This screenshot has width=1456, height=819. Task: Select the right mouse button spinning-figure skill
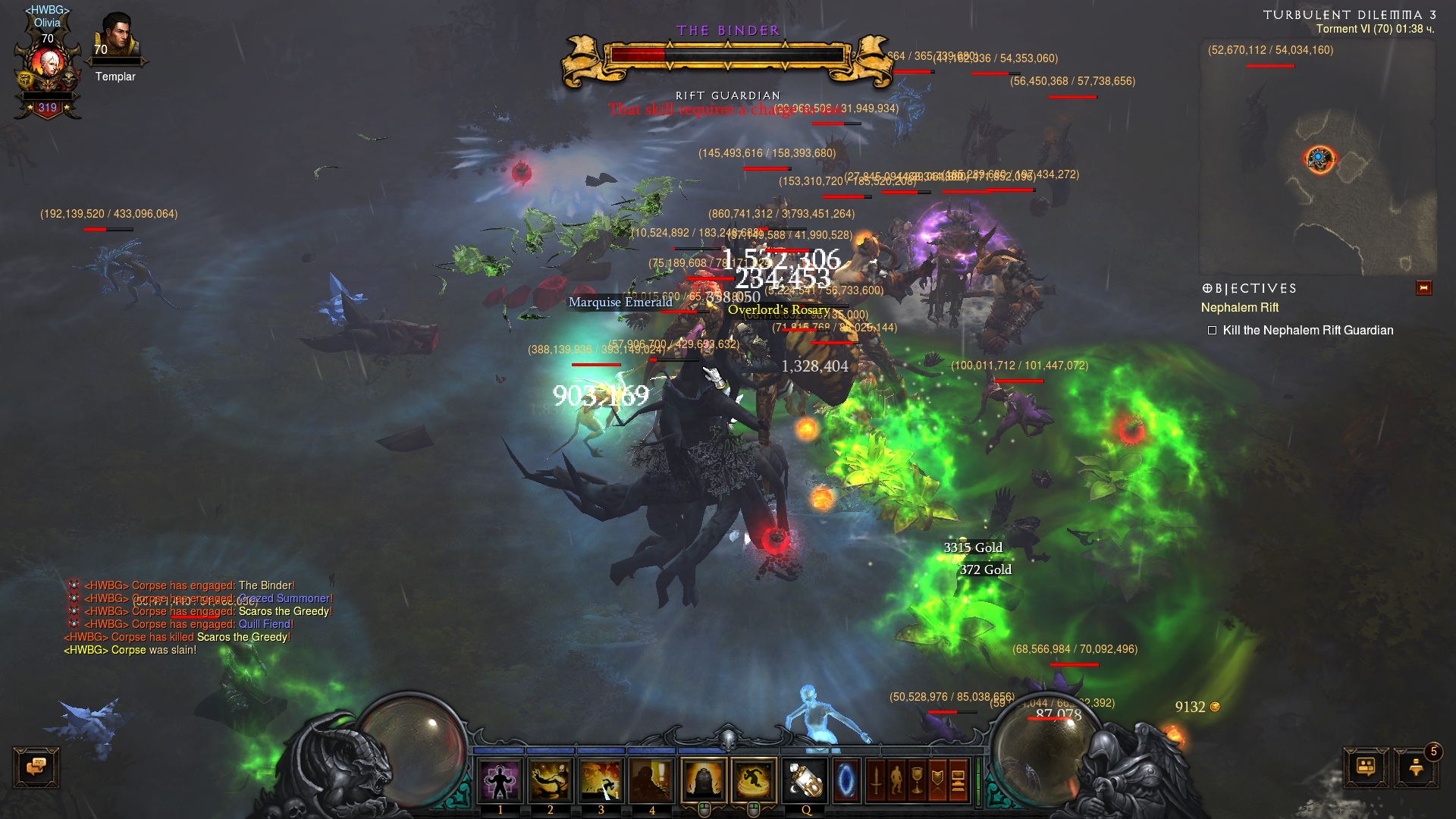pyautogui.click(x=754, y=780)
